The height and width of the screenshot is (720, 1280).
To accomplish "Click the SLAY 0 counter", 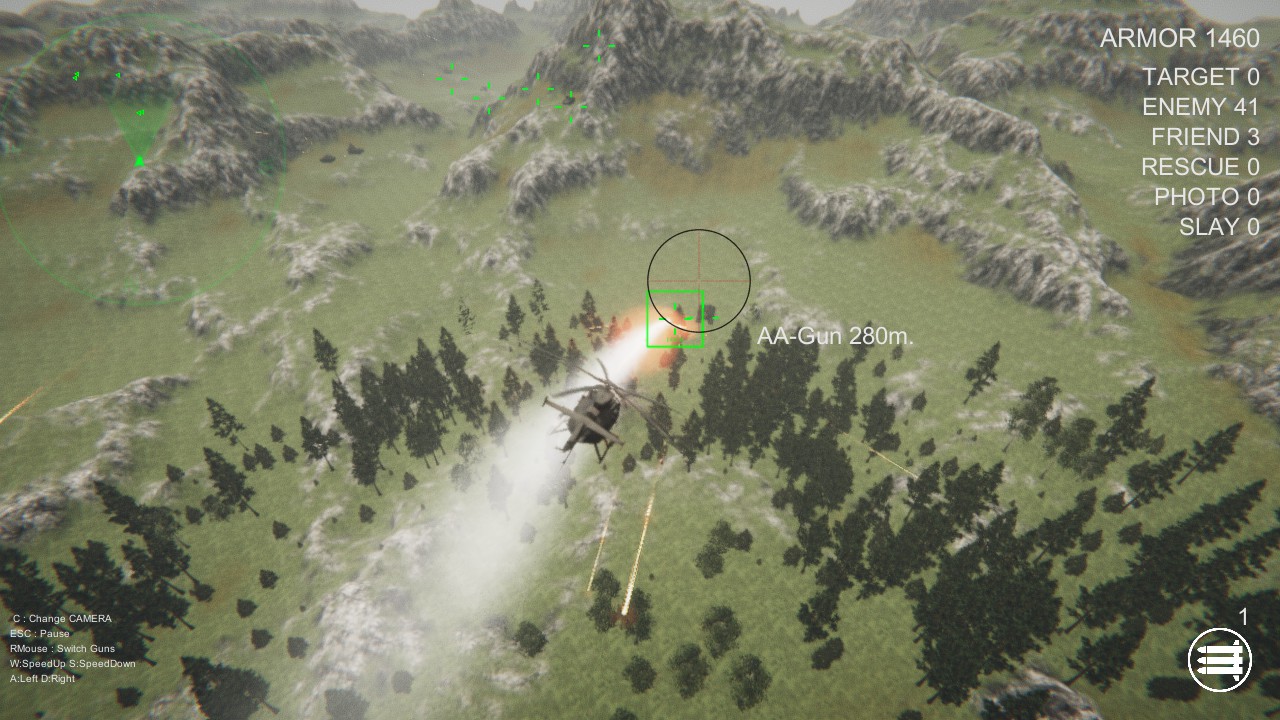I will pyautogui.click(x=1218, y=226).
